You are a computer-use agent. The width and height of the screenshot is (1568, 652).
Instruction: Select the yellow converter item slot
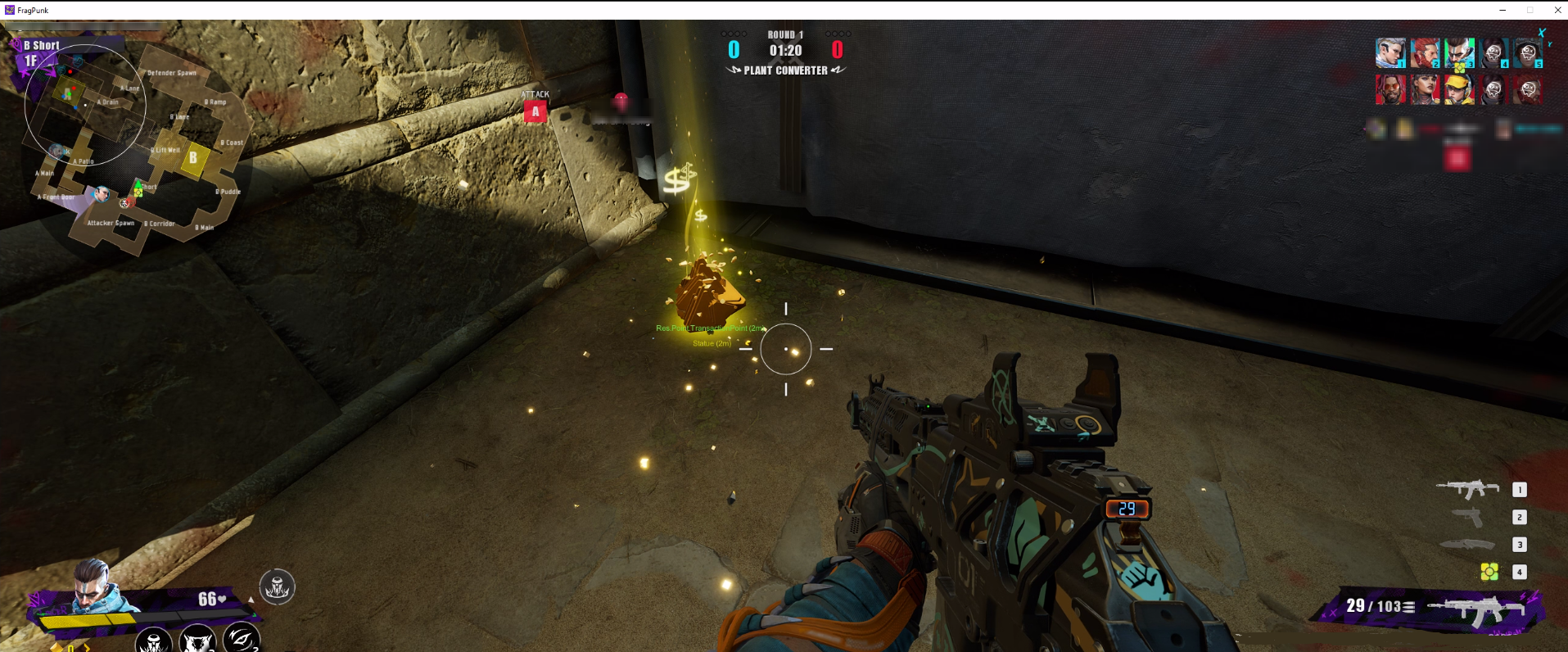pyautogui.click(x=1489, y=572)
